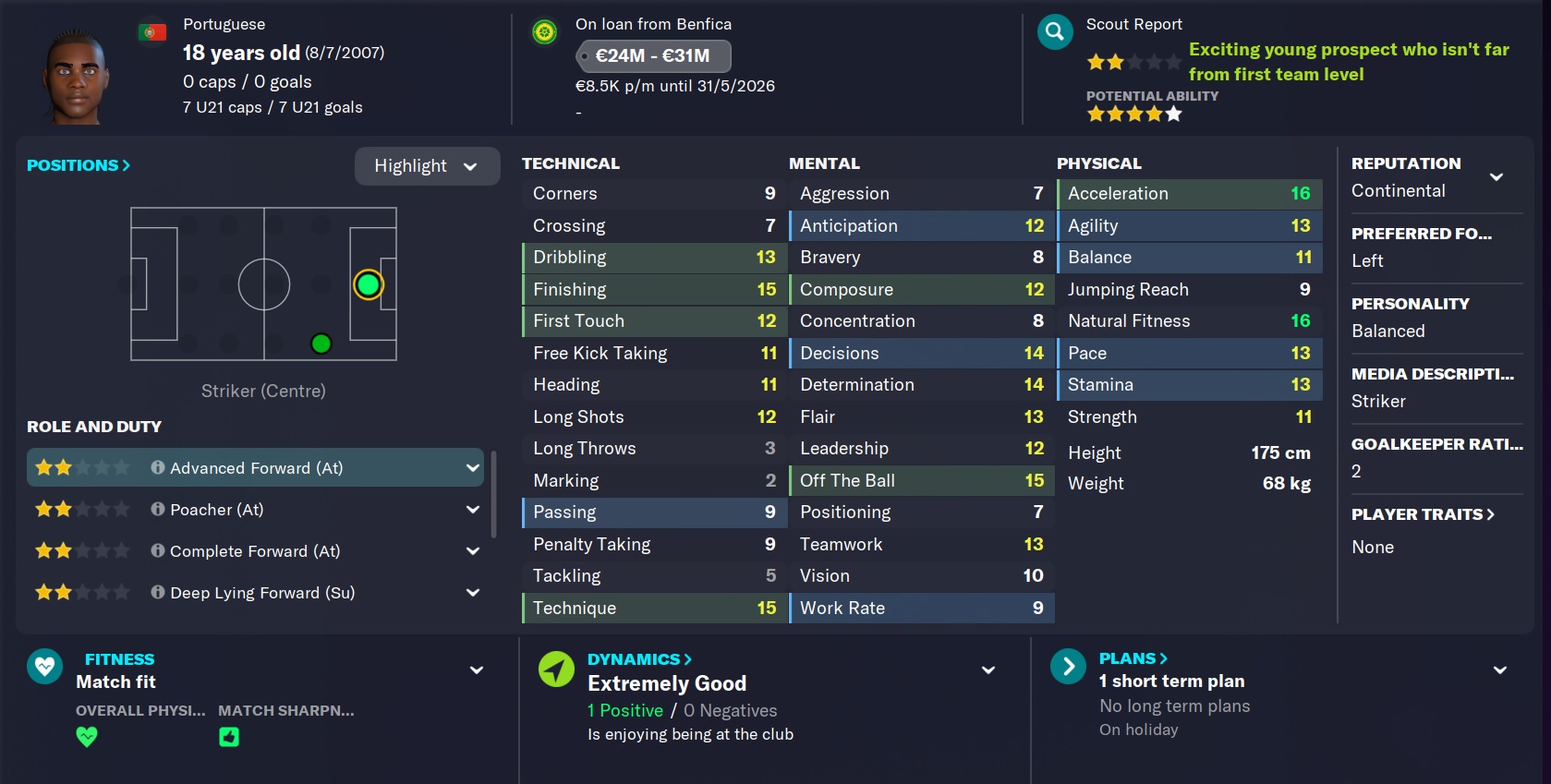The image size is (1551, 784).
Task: Open the Player Traits link
Action: 1423,514
